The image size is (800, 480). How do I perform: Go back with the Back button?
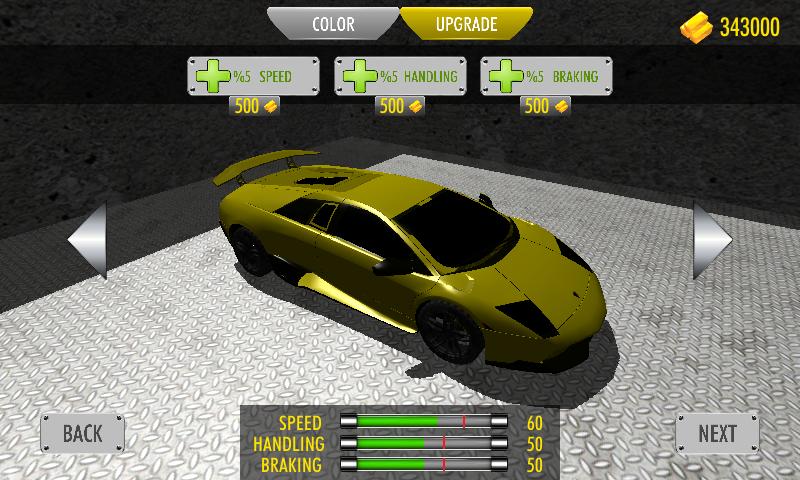click(x=83, y=433)
